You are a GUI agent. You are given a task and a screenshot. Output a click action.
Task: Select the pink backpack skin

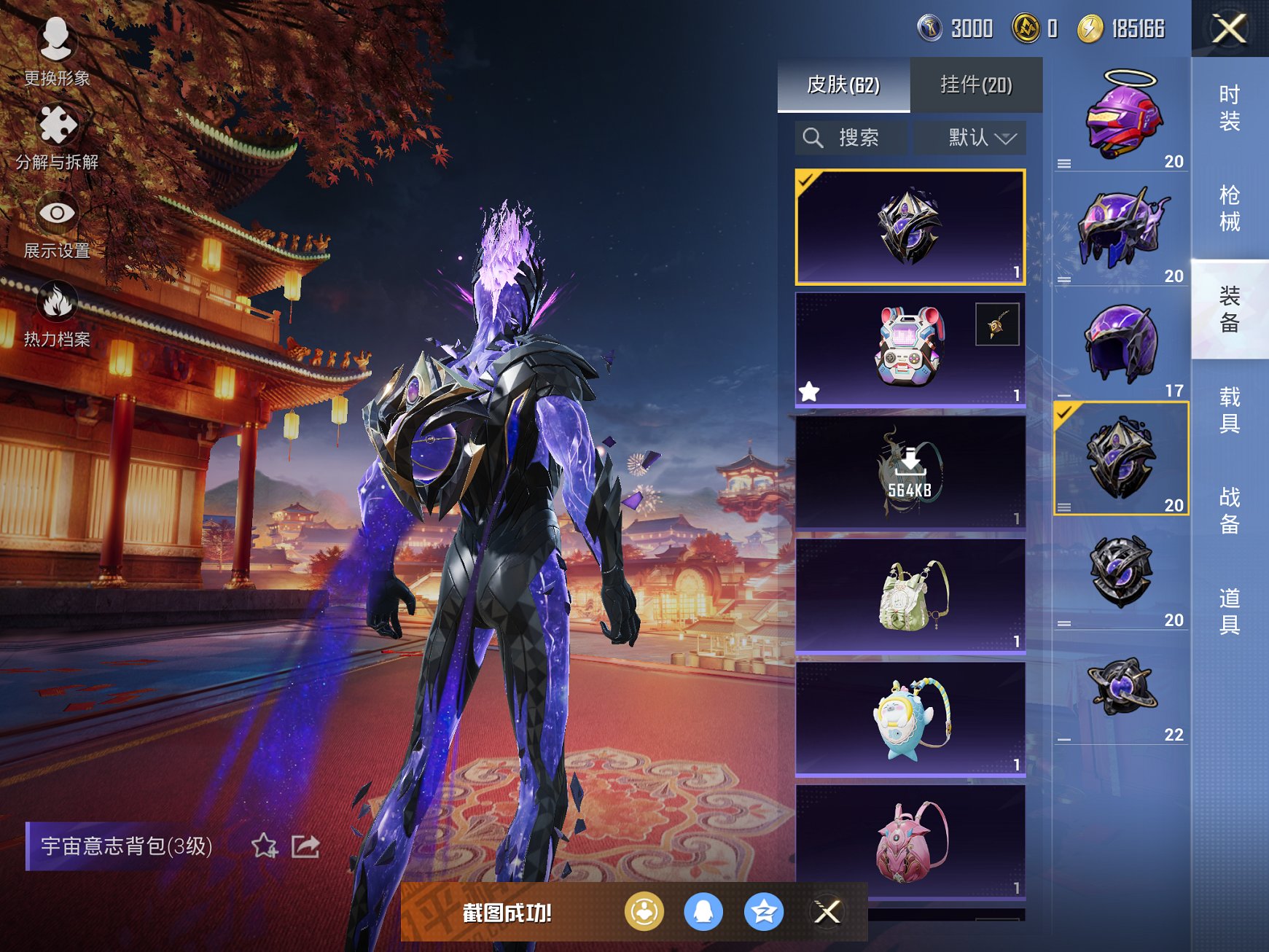[x=910, y=842]
